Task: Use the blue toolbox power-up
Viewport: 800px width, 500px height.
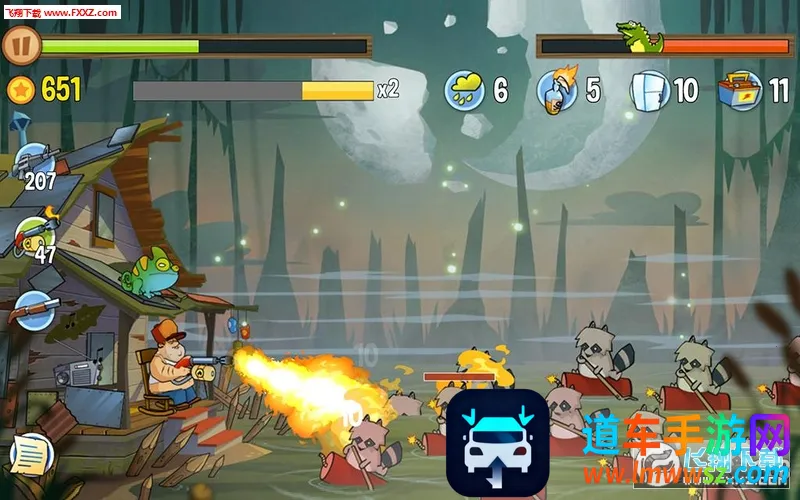Action: click(739, 90)
